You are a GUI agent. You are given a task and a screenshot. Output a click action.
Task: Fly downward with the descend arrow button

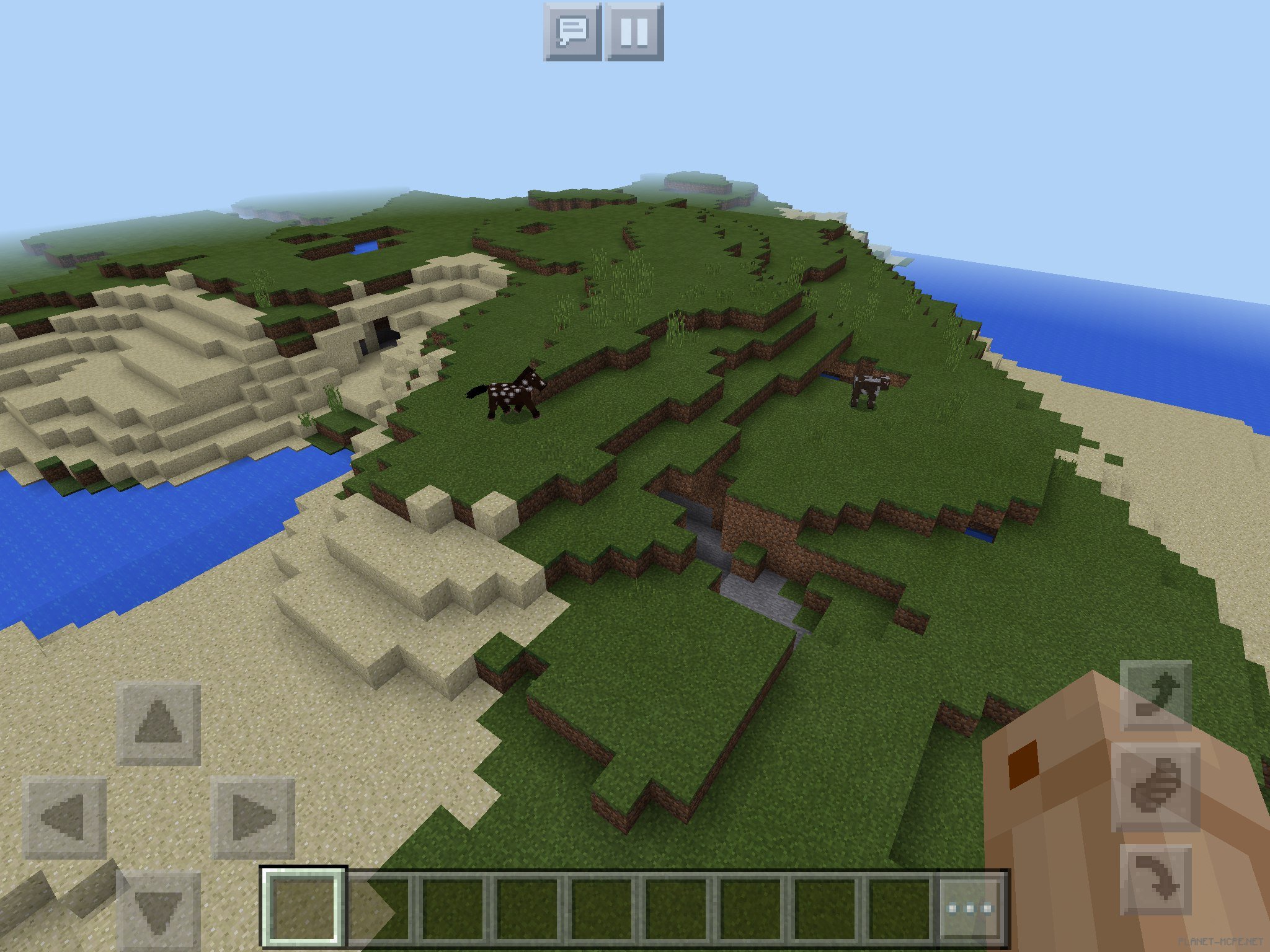click(1155, 879)
